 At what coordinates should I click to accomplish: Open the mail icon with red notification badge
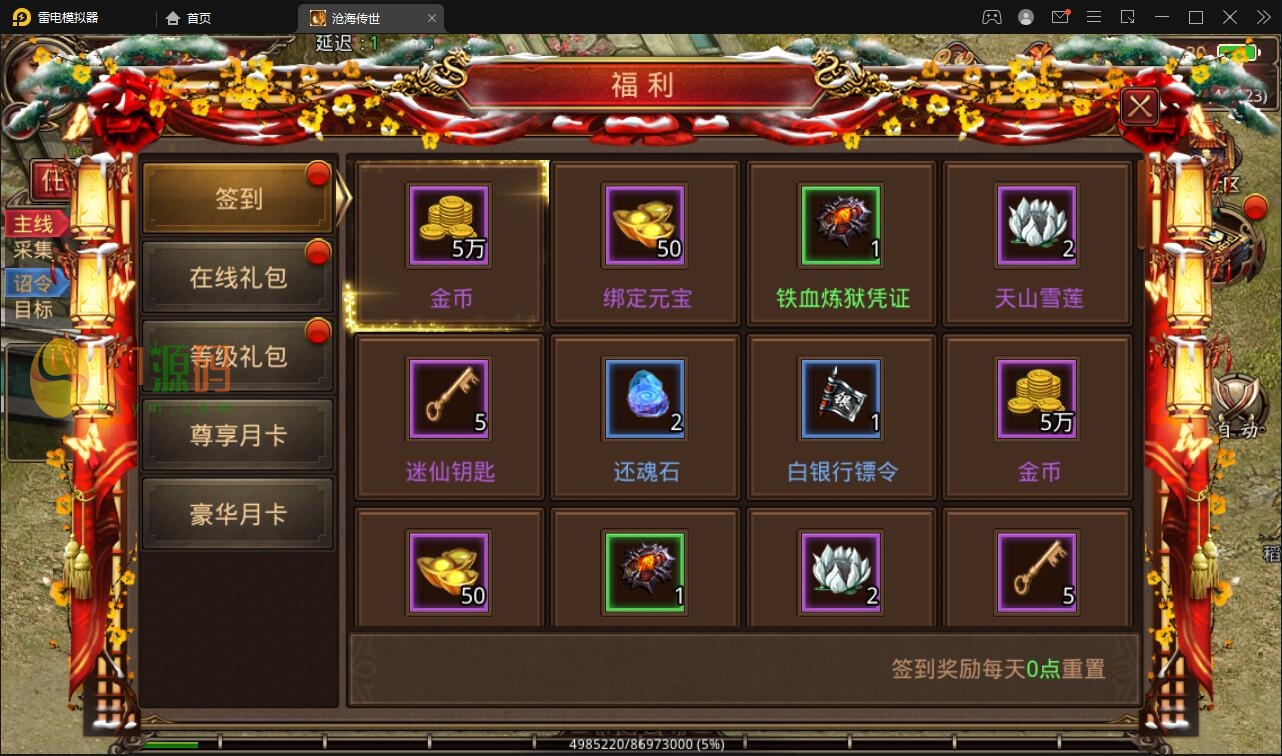(x=1061, y=17)
